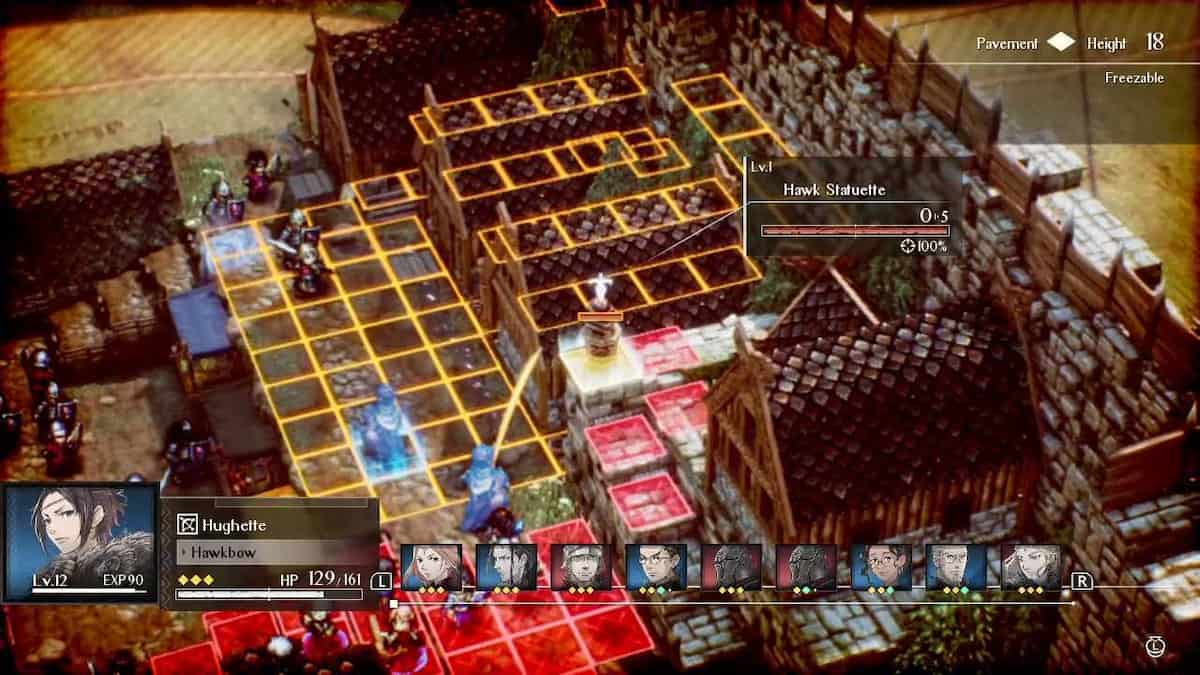Select the grey-bearded man with glasses portrait
Screen dimensions: 1200x675
(956, 567)
